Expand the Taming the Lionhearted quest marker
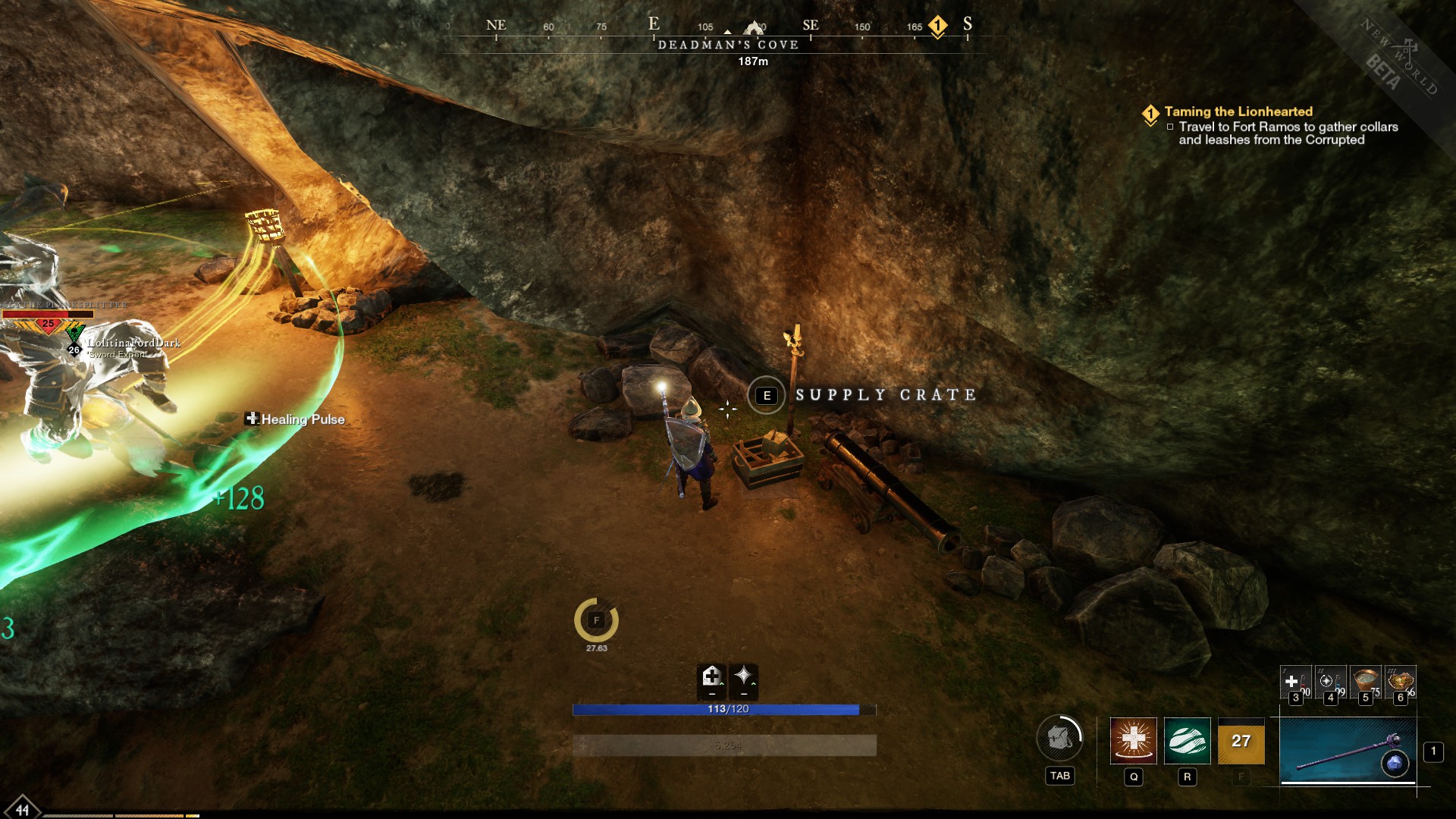 tap(1151, 112)
